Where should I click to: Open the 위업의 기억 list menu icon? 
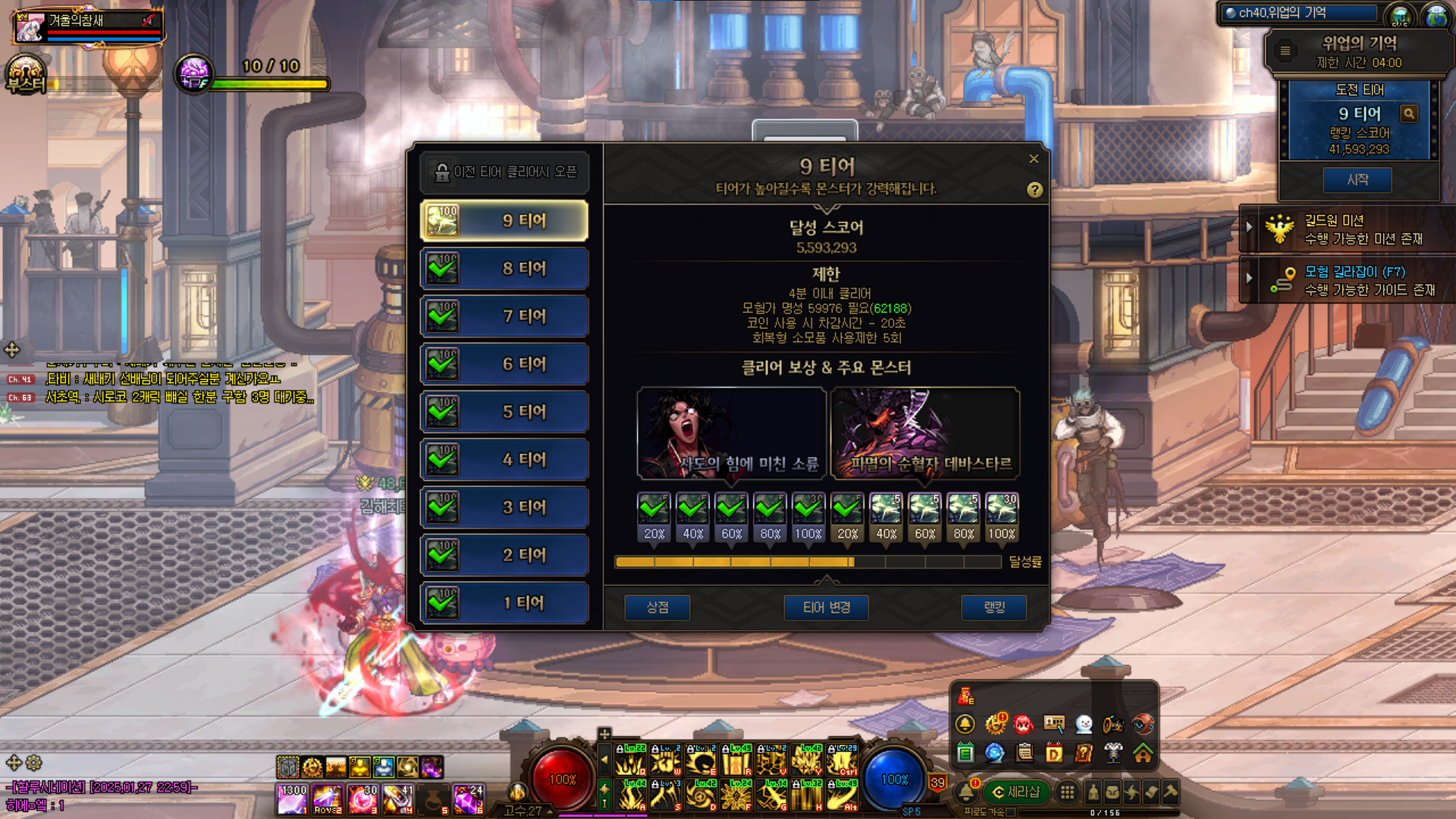pos(1285,51)
